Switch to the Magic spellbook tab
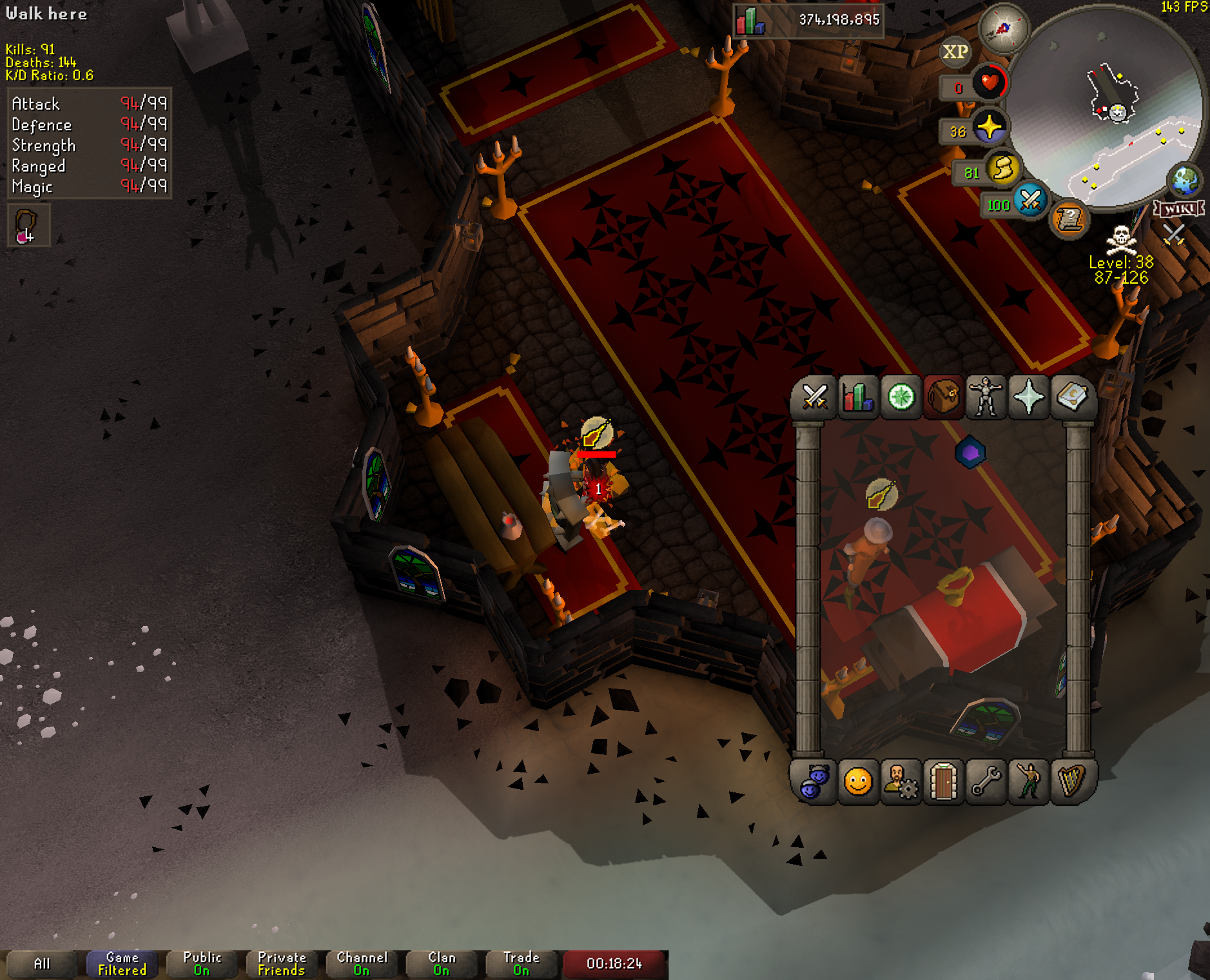 pos(1071,397)
